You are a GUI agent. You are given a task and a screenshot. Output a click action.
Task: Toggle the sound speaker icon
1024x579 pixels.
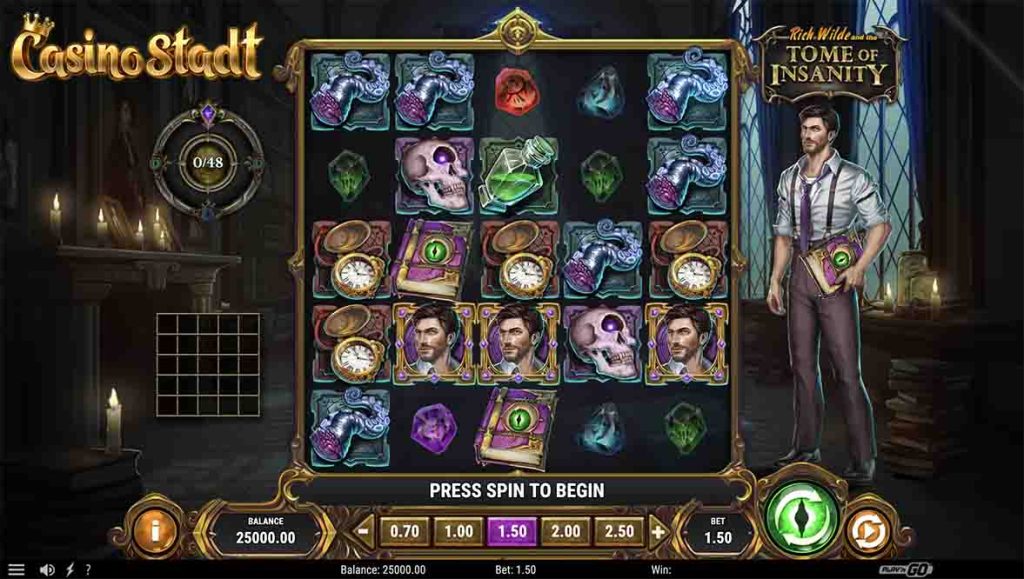point(46,570)
